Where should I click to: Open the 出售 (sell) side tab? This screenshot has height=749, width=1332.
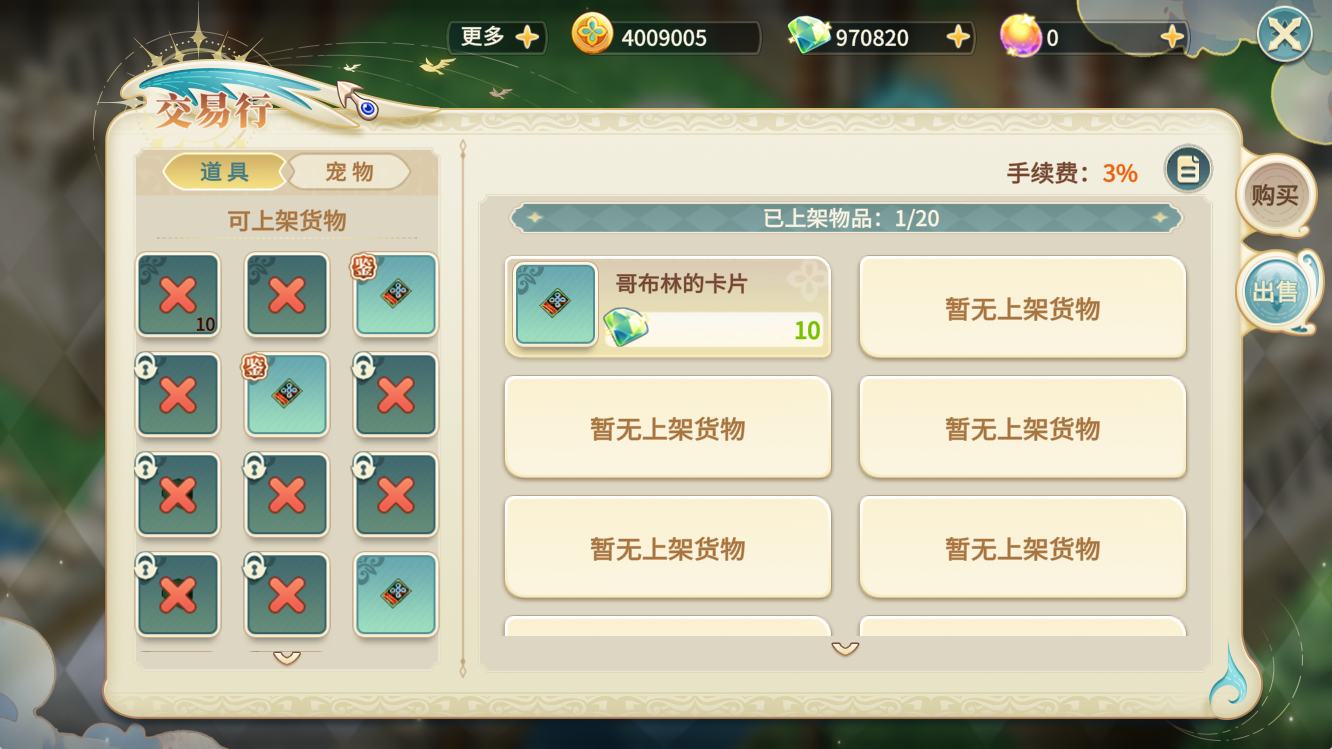(1275, 291)
